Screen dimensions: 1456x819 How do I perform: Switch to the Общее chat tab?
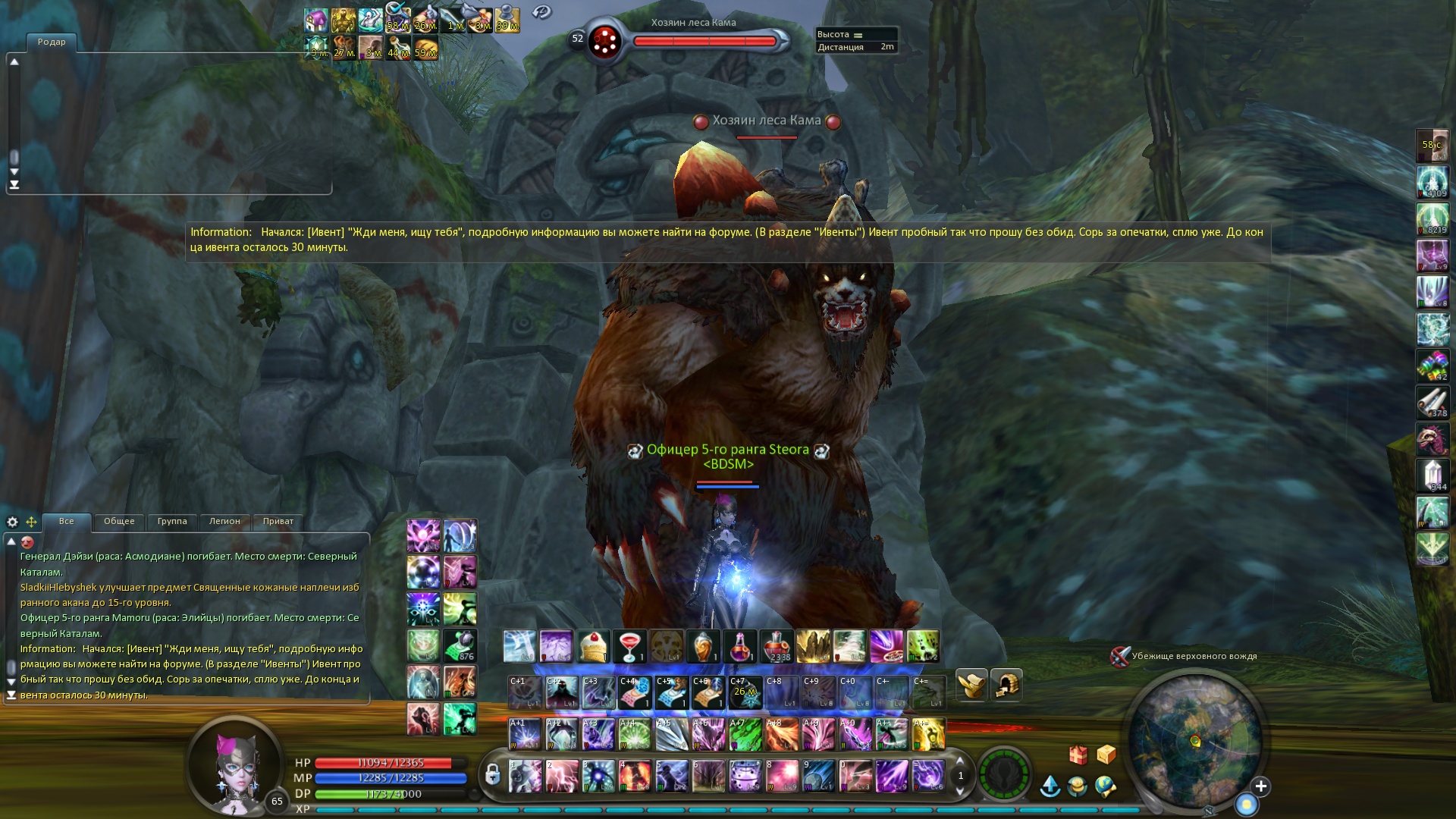point(119,522)
